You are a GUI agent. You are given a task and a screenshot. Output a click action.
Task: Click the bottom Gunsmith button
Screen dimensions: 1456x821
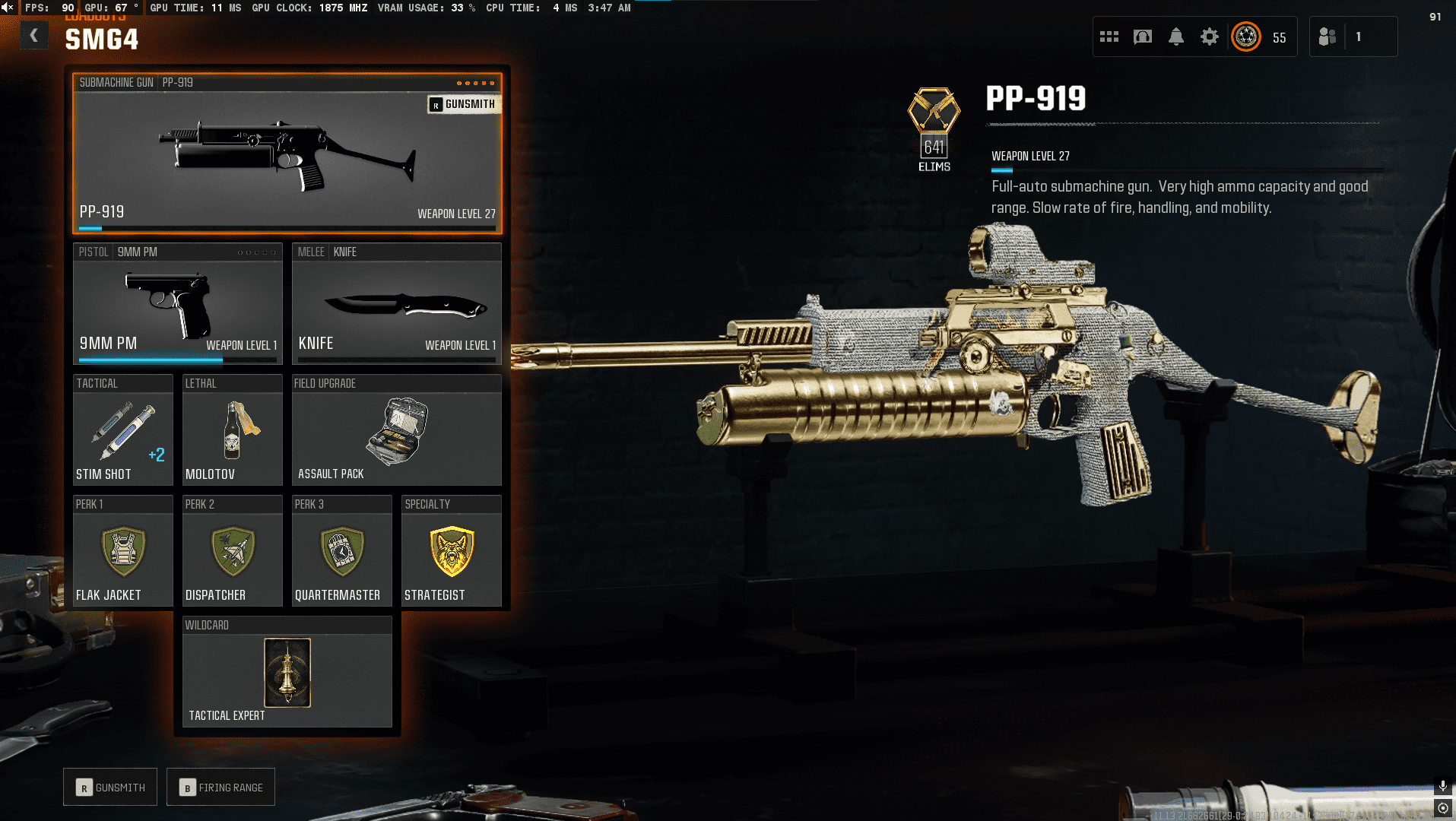pos(110,788)
